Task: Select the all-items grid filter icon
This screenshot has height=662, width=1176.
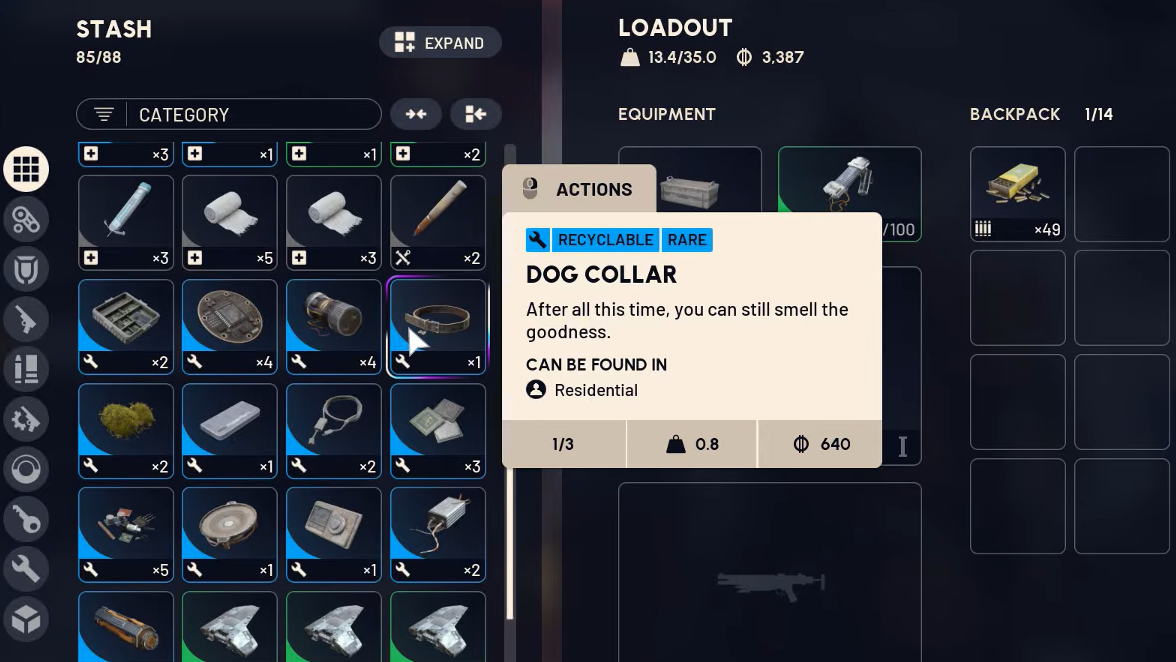Action: pyautogui.click(x=26, y=169)
